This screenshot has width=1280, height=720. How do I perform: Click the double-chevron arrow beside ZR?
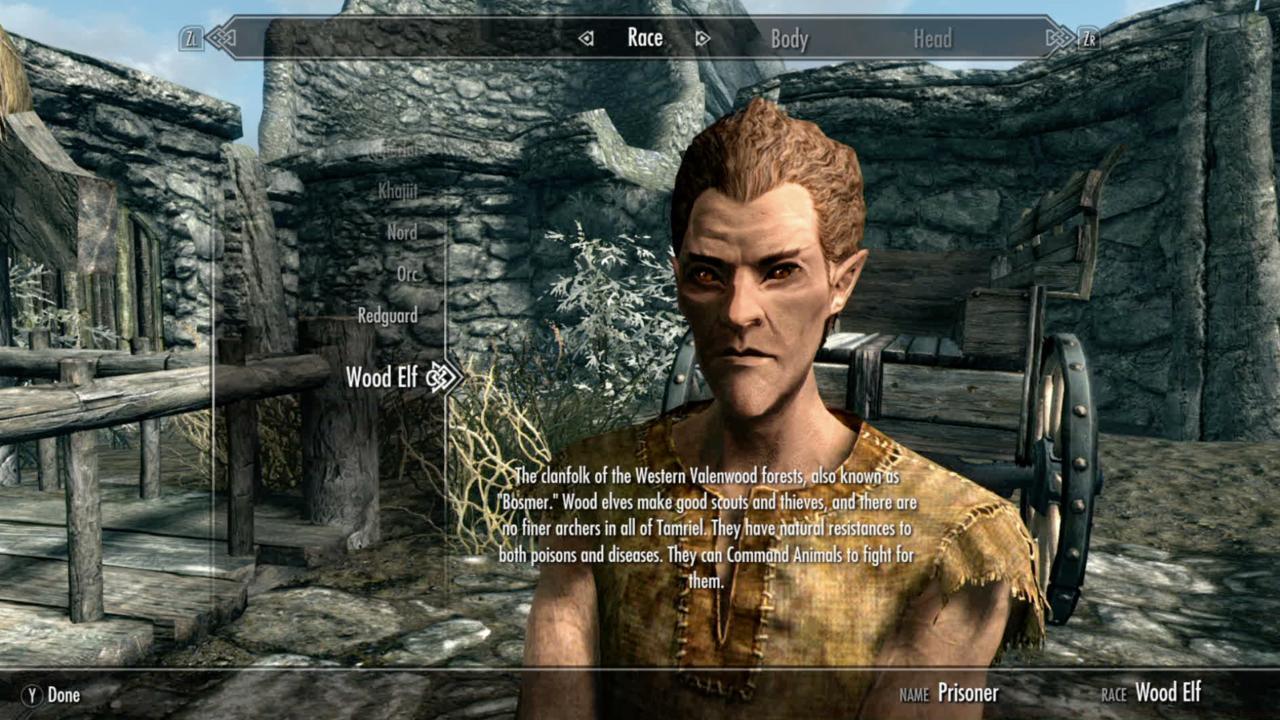tap(1058, 38)
